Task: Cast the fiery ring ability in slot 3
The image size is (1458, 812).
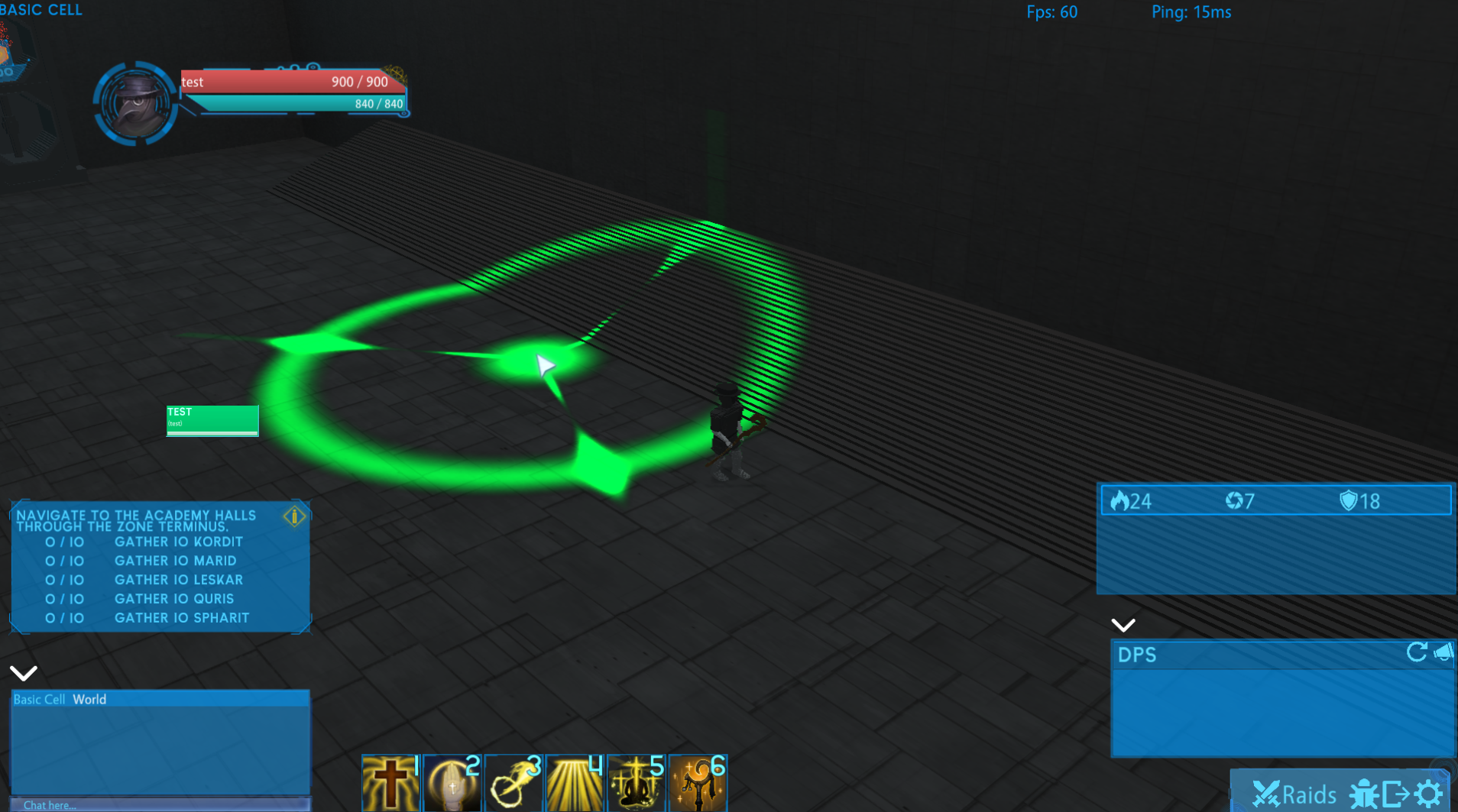Action: click(513, 783)
